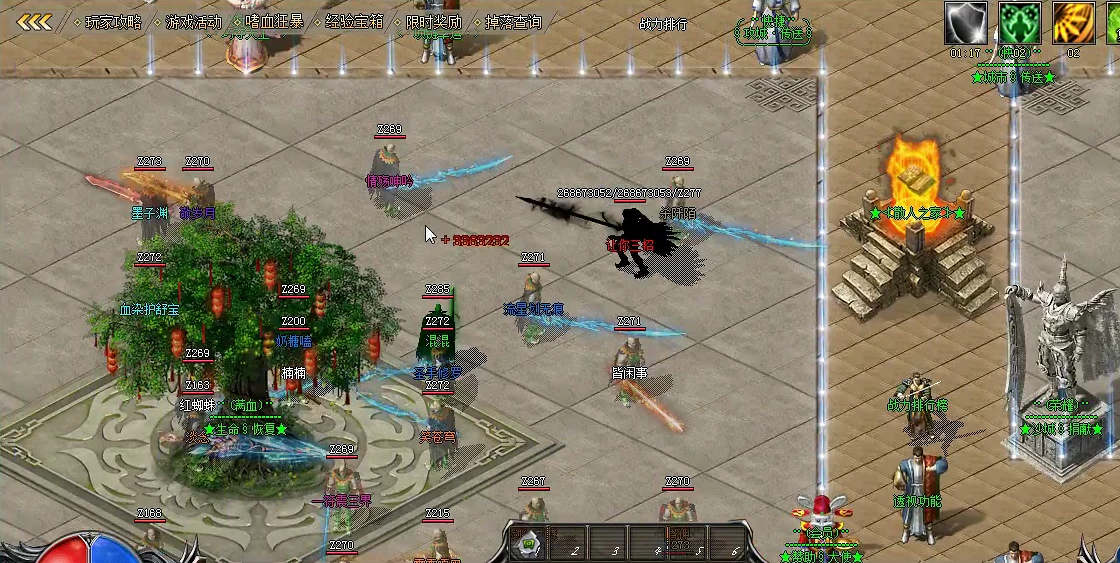1120x563 pixels.
Task: Click the orange slash buff icon
Action: pos(1073,23)
